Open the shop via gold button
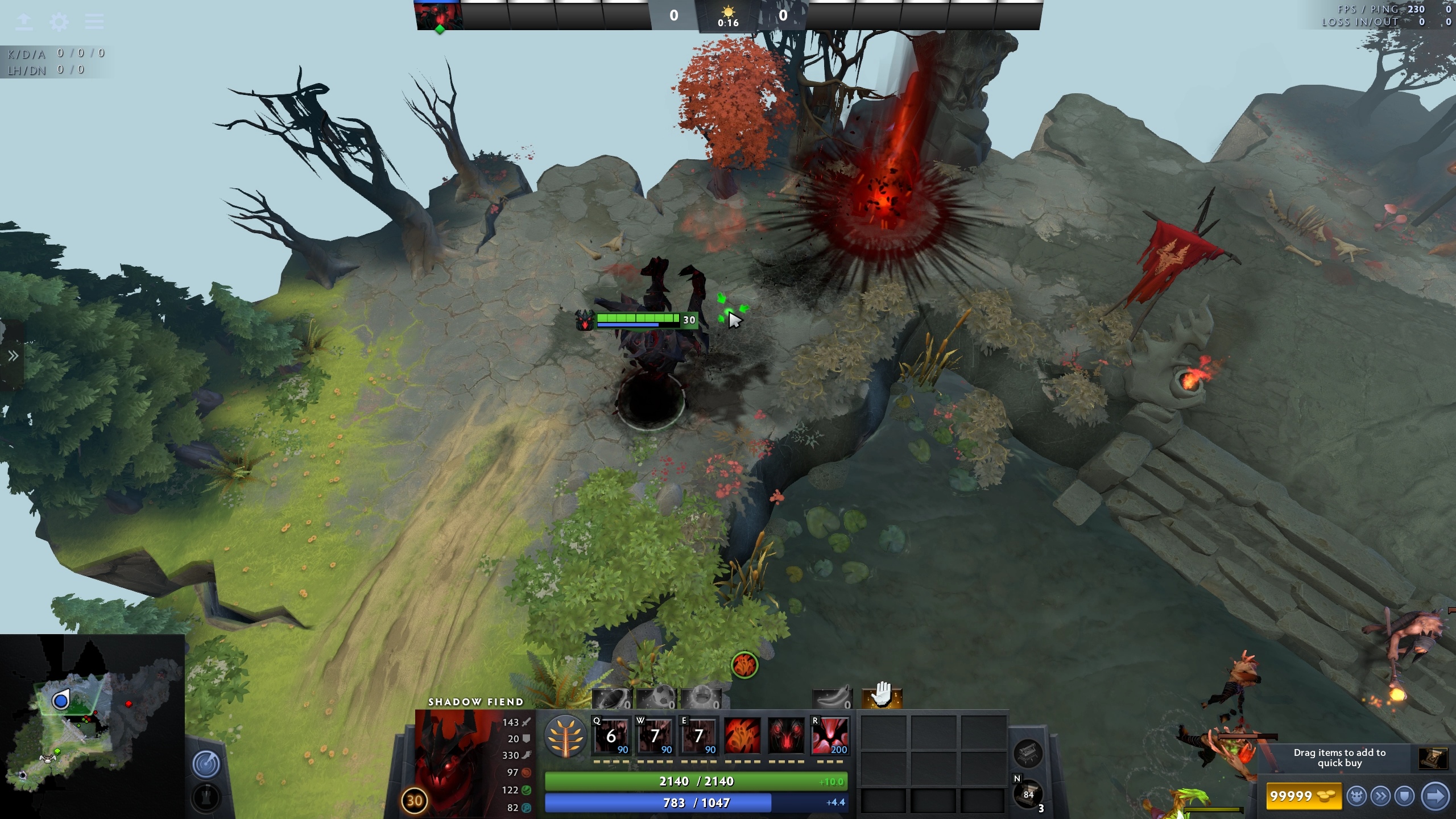The height and width of the screenshot is (819, 1456). 1304,796
